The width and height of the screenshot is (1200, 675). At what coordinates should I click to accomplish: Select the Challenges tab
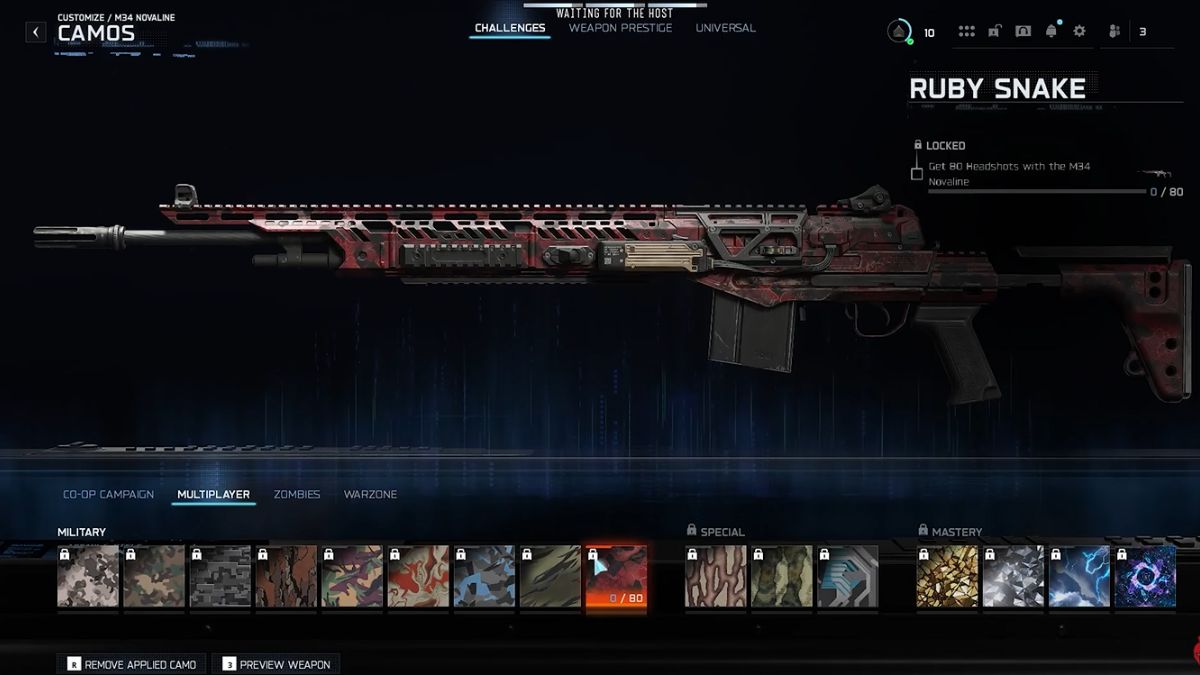tap(510, 28)
